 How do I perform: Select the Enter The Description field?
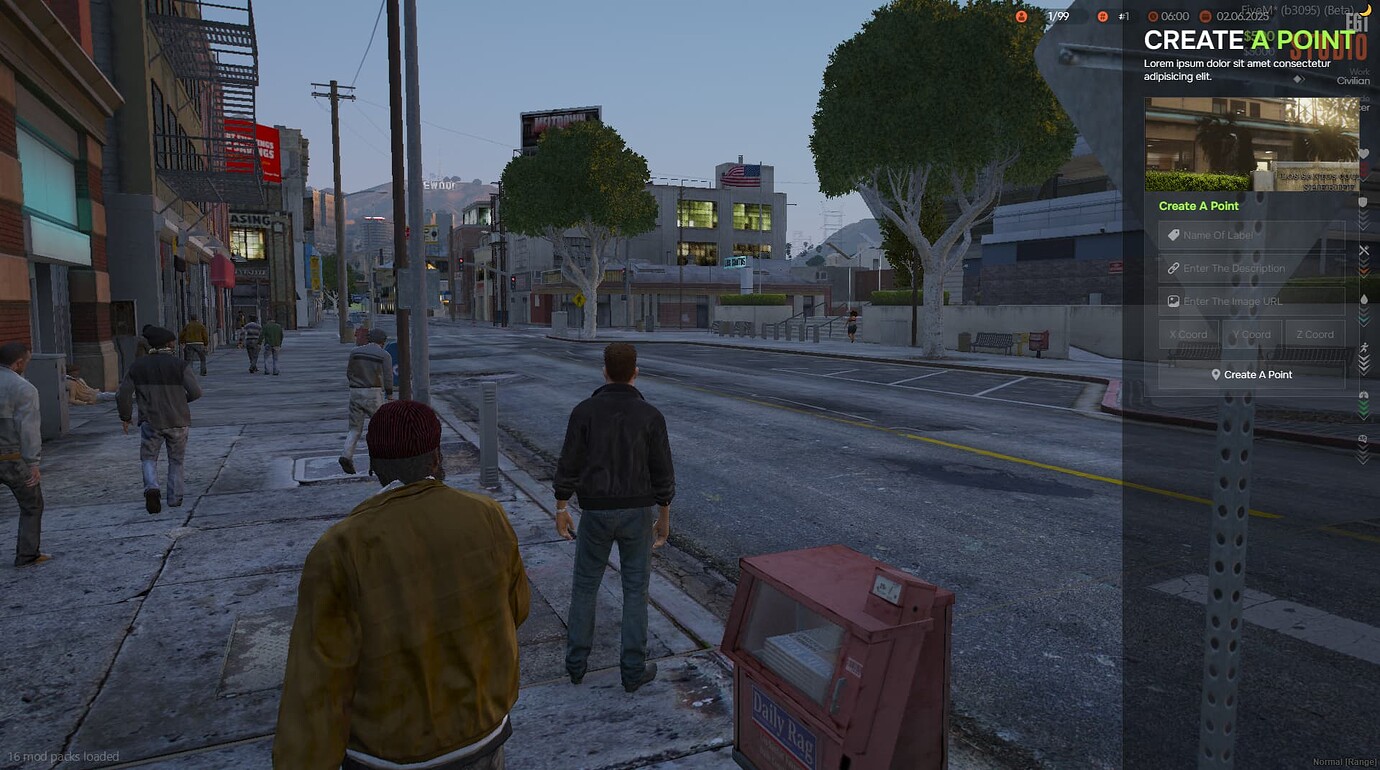coord(1252,268)
